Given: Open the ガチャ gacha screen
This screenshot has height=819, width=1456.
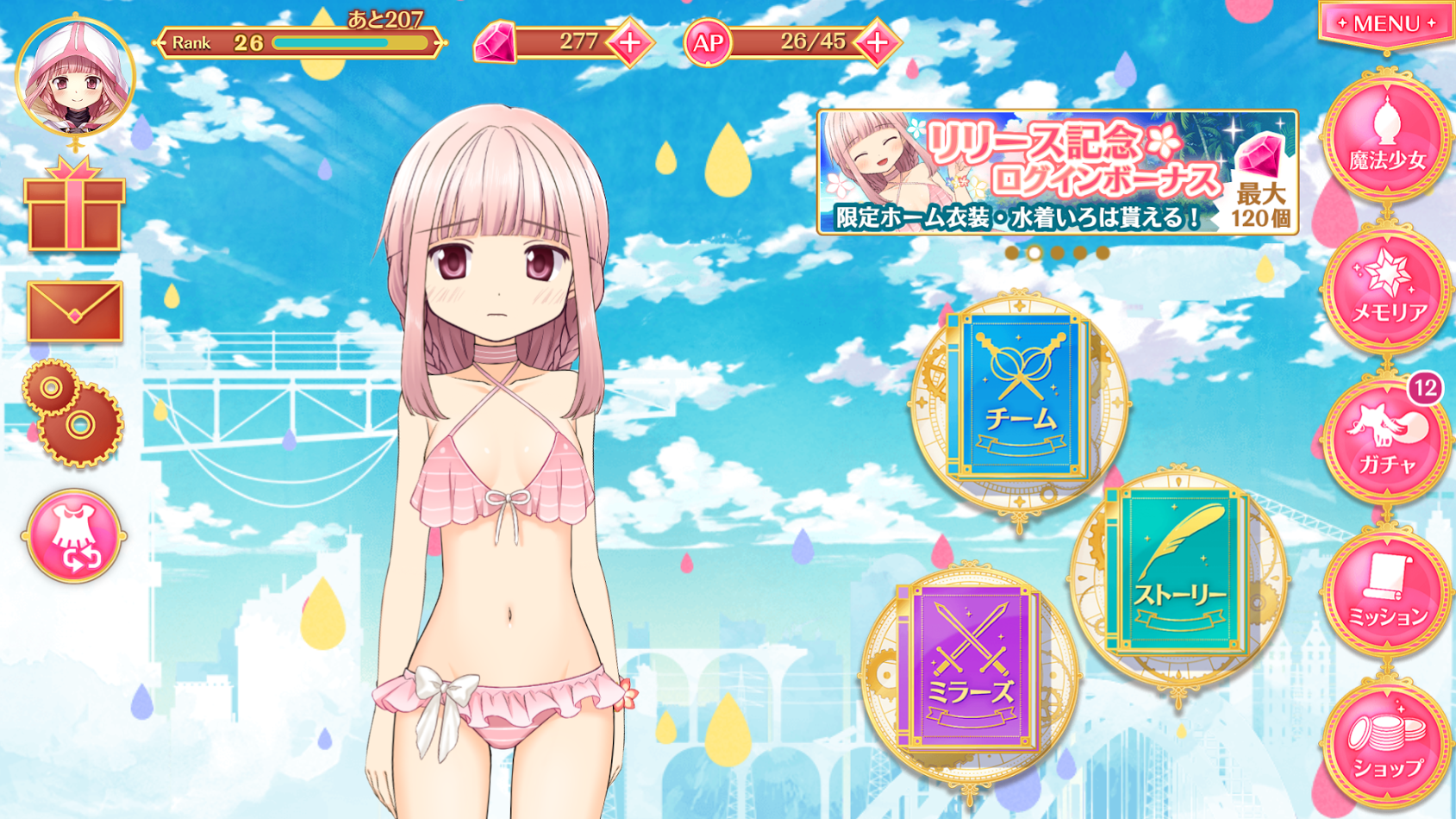Looking at the screenshot, I should pos(1386,443).
